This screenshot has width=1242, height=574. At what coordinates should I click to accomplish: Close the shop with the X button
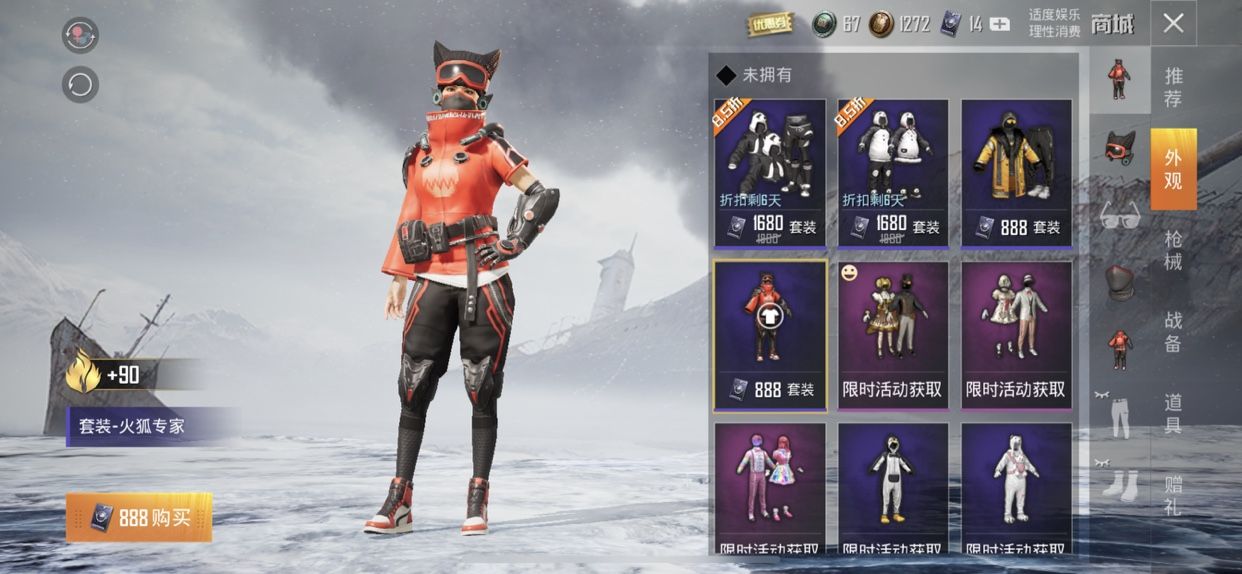(1173, 24)
